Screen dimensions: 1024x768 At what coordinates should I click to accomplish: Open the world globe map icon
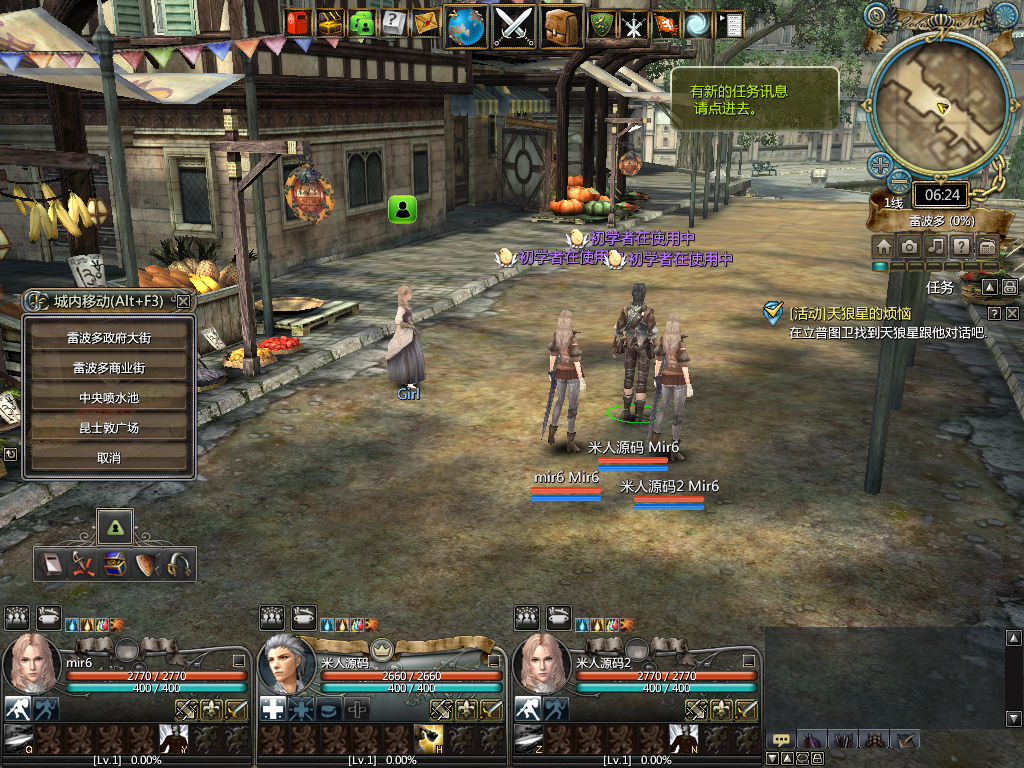[466, 27]
